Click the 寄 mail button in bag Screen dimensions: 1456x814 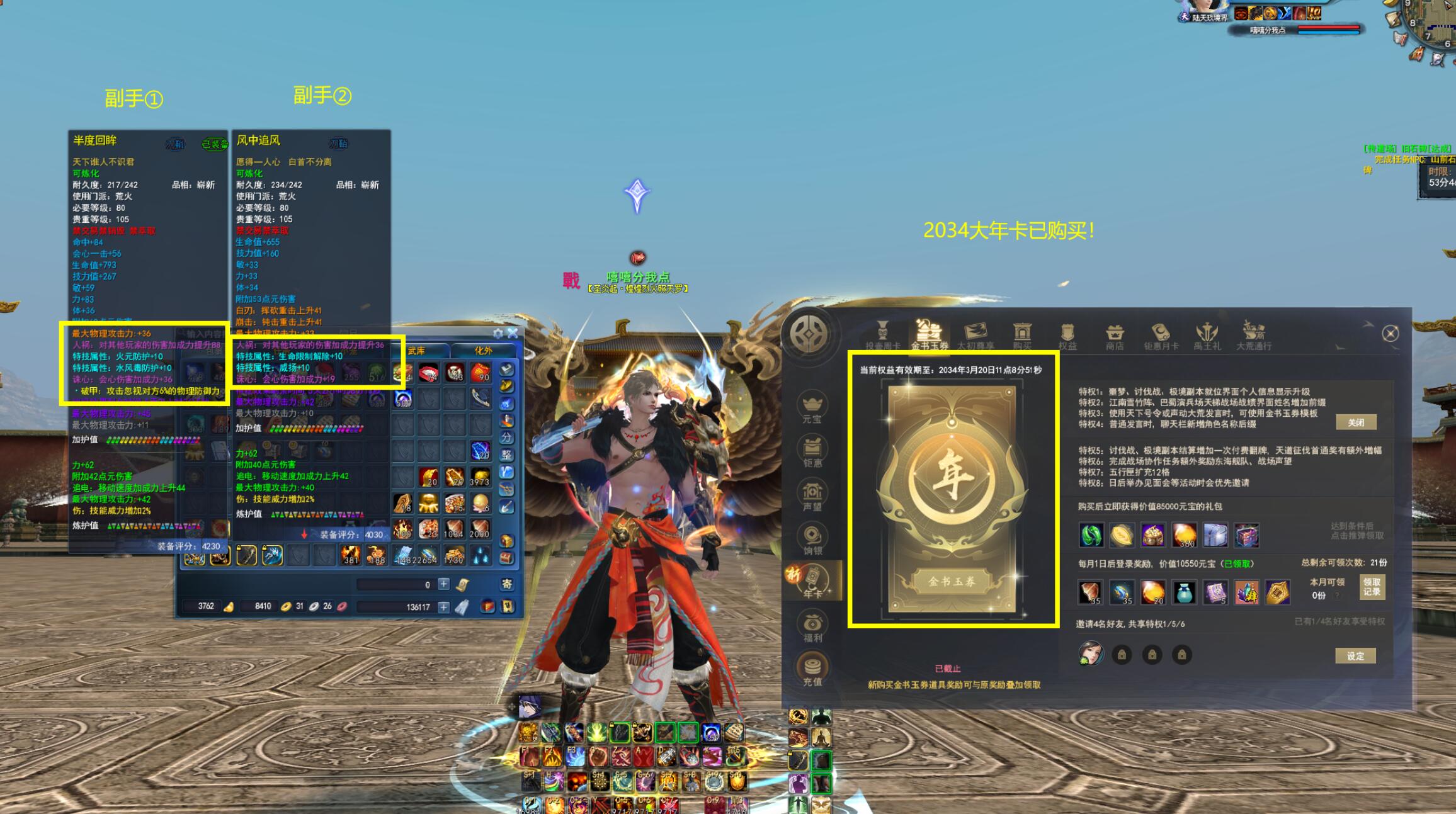coord(506,584)
